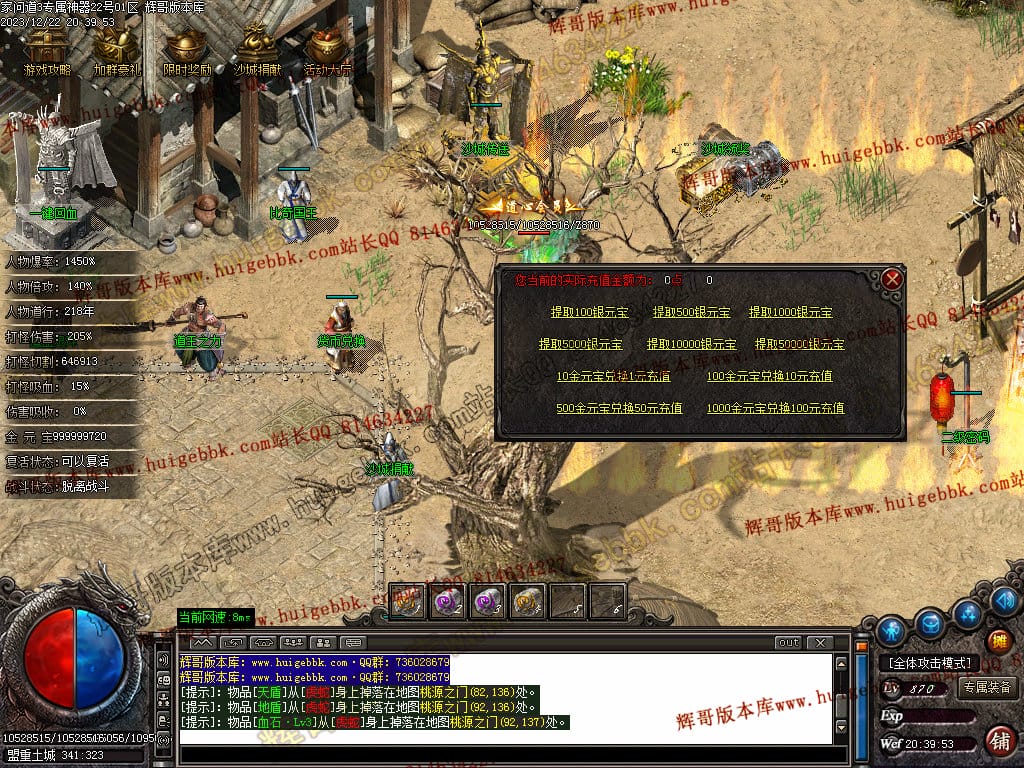The height and width of the screenshot is (768, 1024).
Task: Pick 提取50000银元宝 link
Action: point(799,344)
